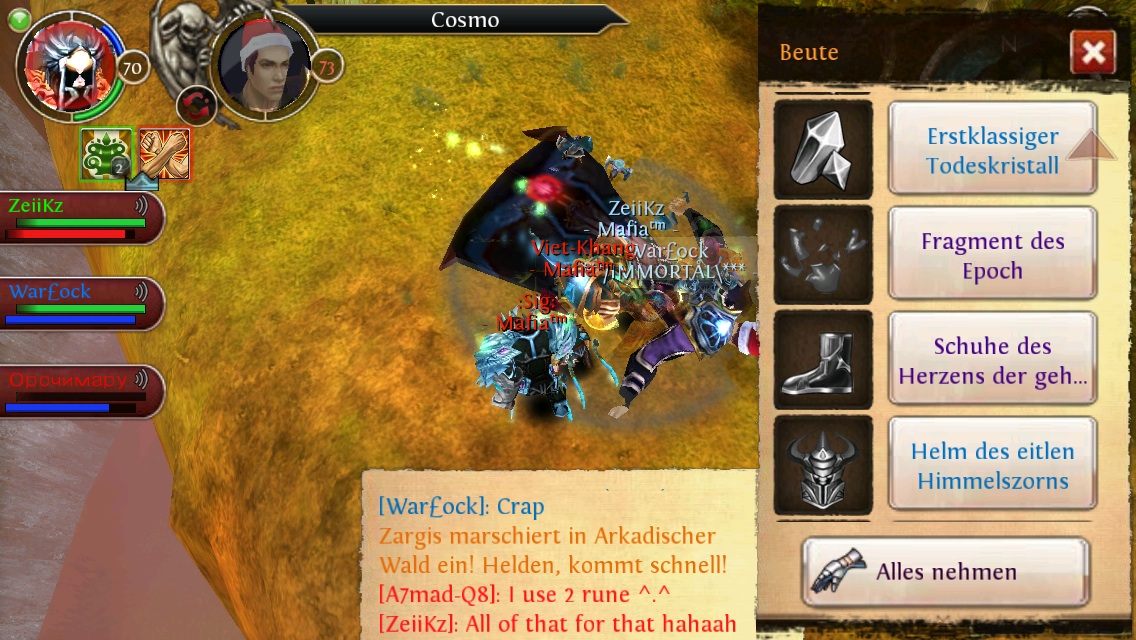Select the silver boots loot icon
Image resolution: width=1136 pixels, height=640 pixels.
tap(822, 360)
